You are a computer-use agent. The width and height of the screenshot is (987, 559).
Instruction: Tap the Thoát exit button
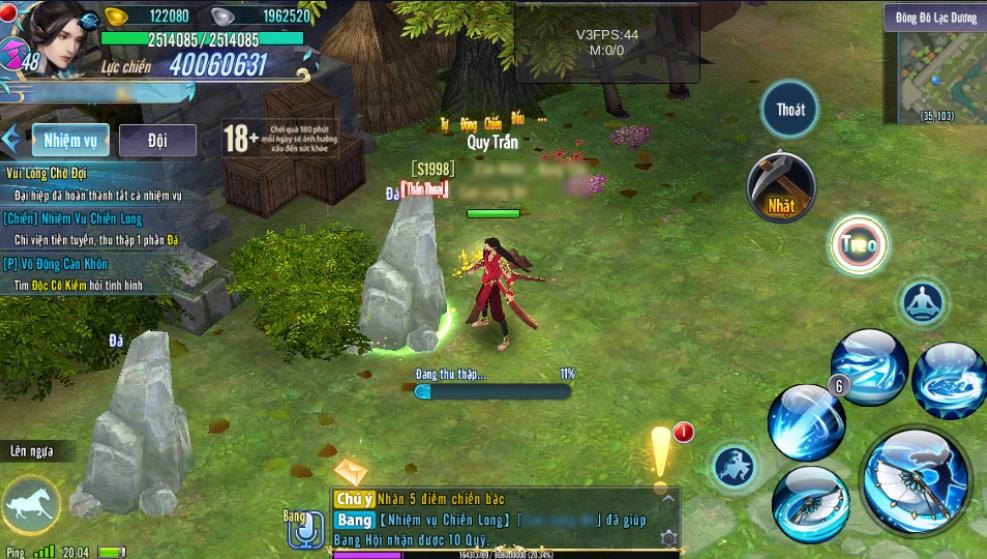790,109
